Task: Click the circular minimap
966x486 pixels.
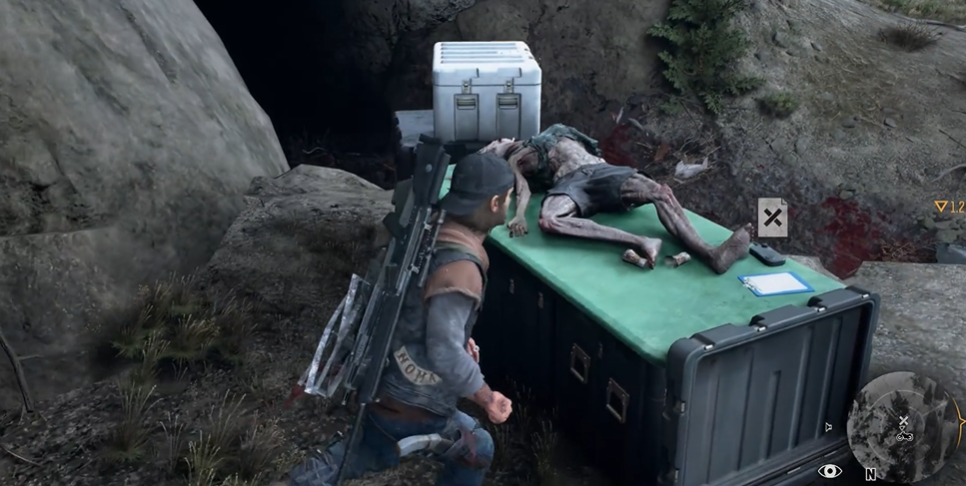Action: (901, 427)
